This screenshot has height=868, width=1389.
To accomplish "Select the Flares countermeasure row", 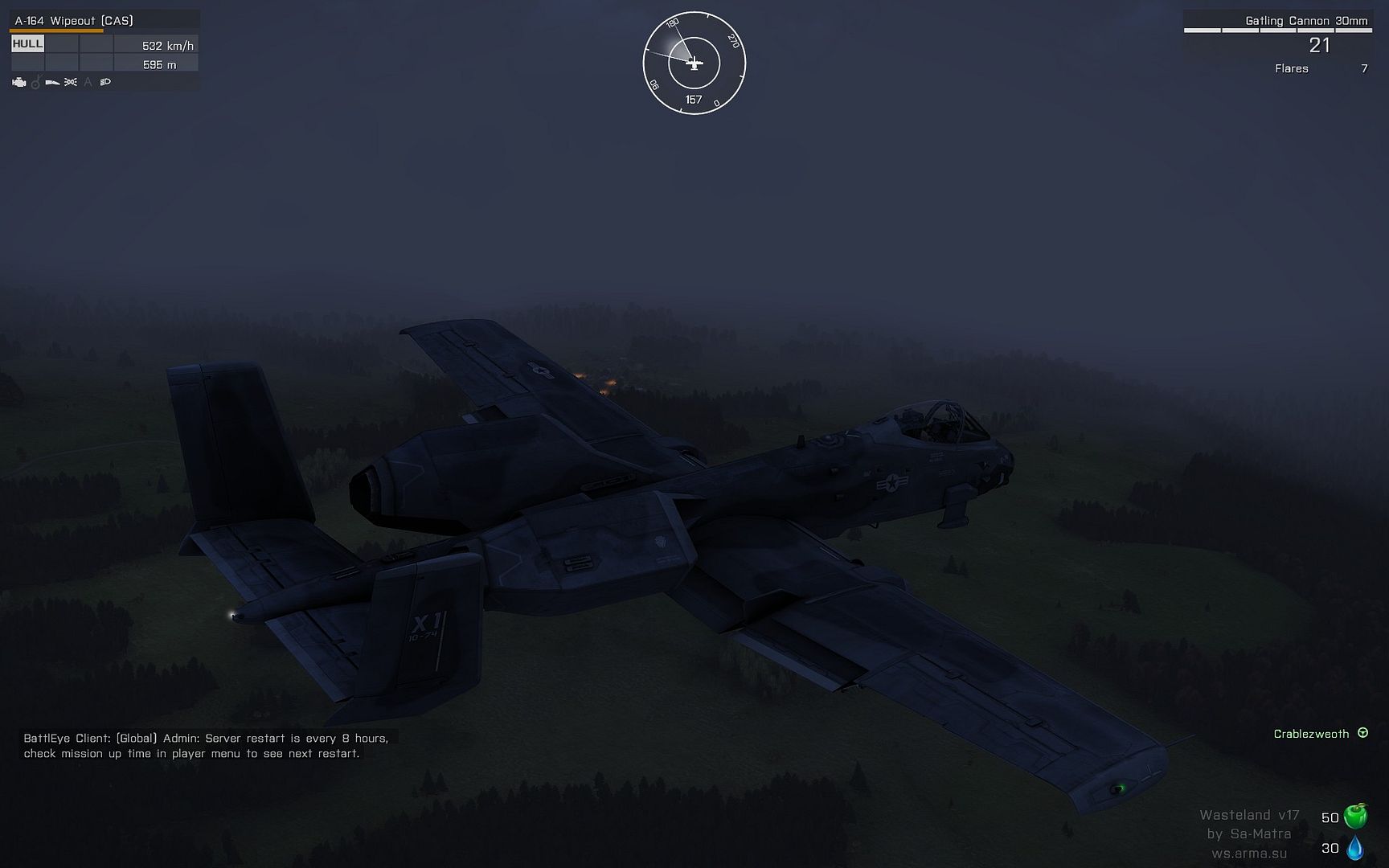I will click(1320, 69).
